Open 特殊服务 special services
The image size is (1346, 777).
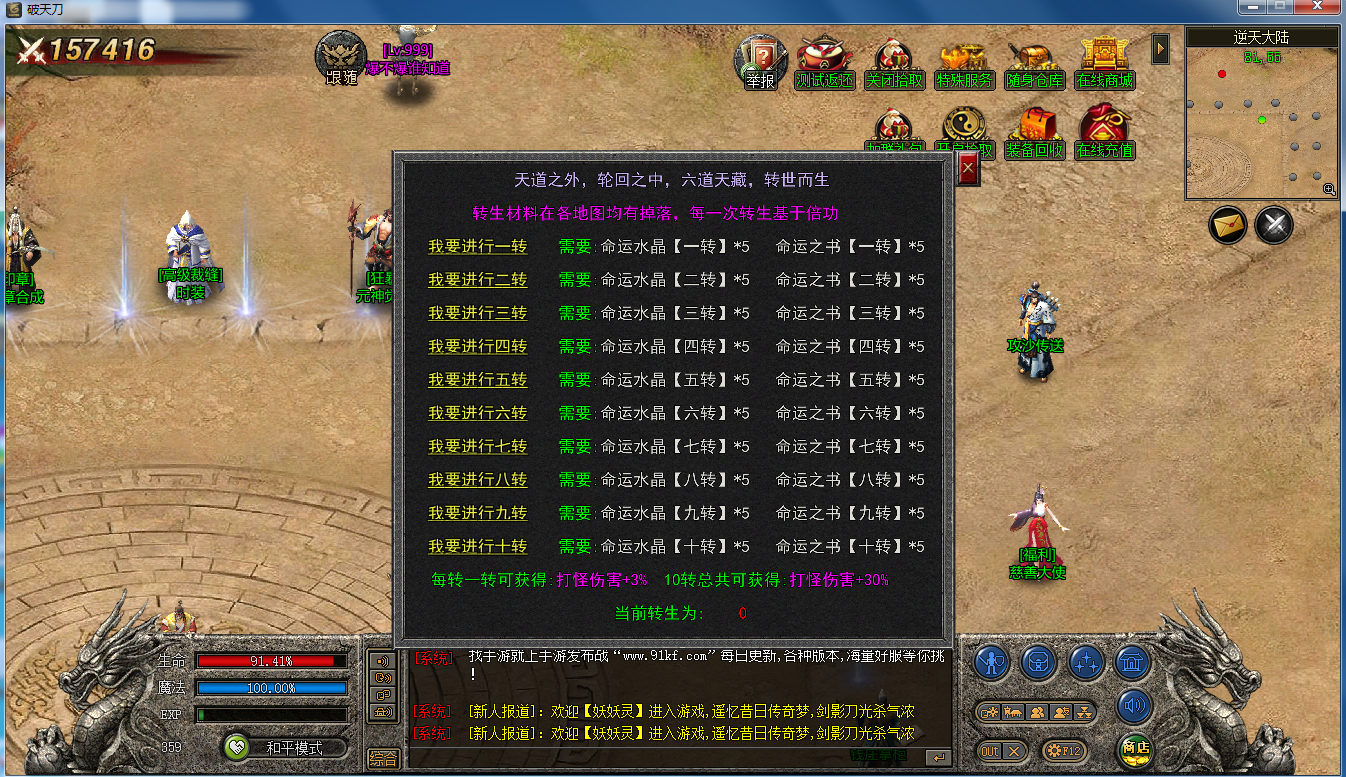(x=964, y=65)
